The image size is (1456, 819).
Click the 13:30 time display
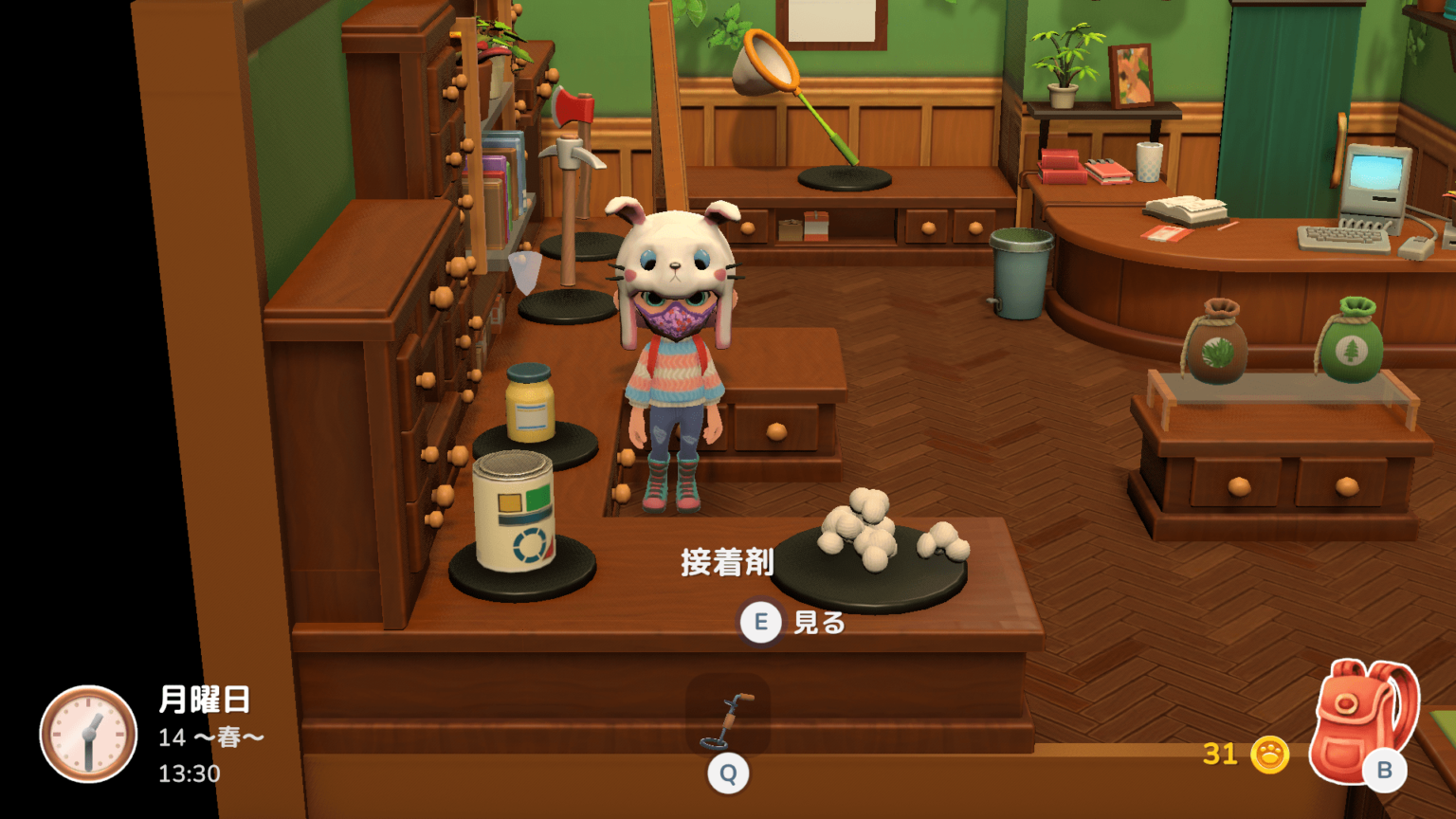[190, 773]
